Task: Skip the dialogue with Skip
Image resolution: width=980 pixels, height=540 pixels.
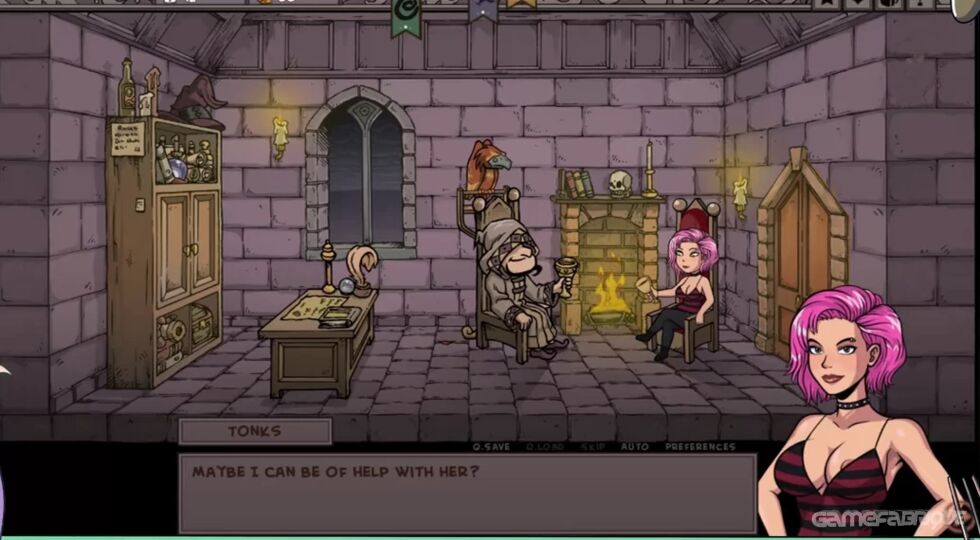Action: [x=594, y=446]
